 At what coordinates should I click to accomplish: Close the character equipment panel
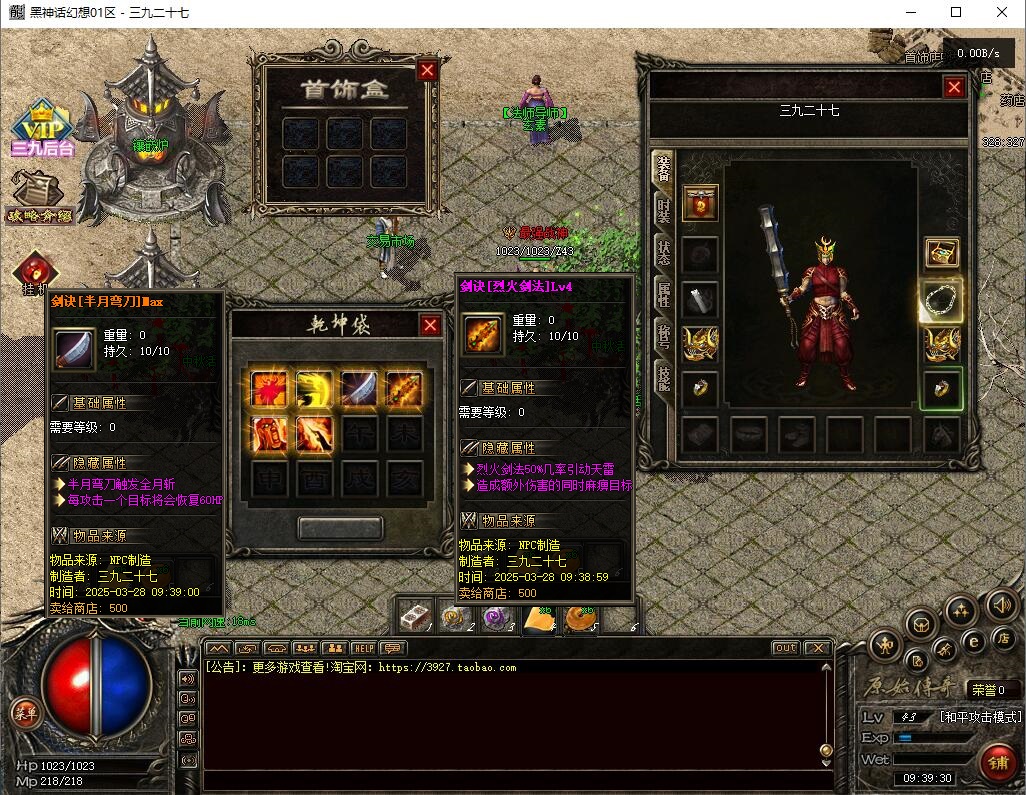point(954,87)
